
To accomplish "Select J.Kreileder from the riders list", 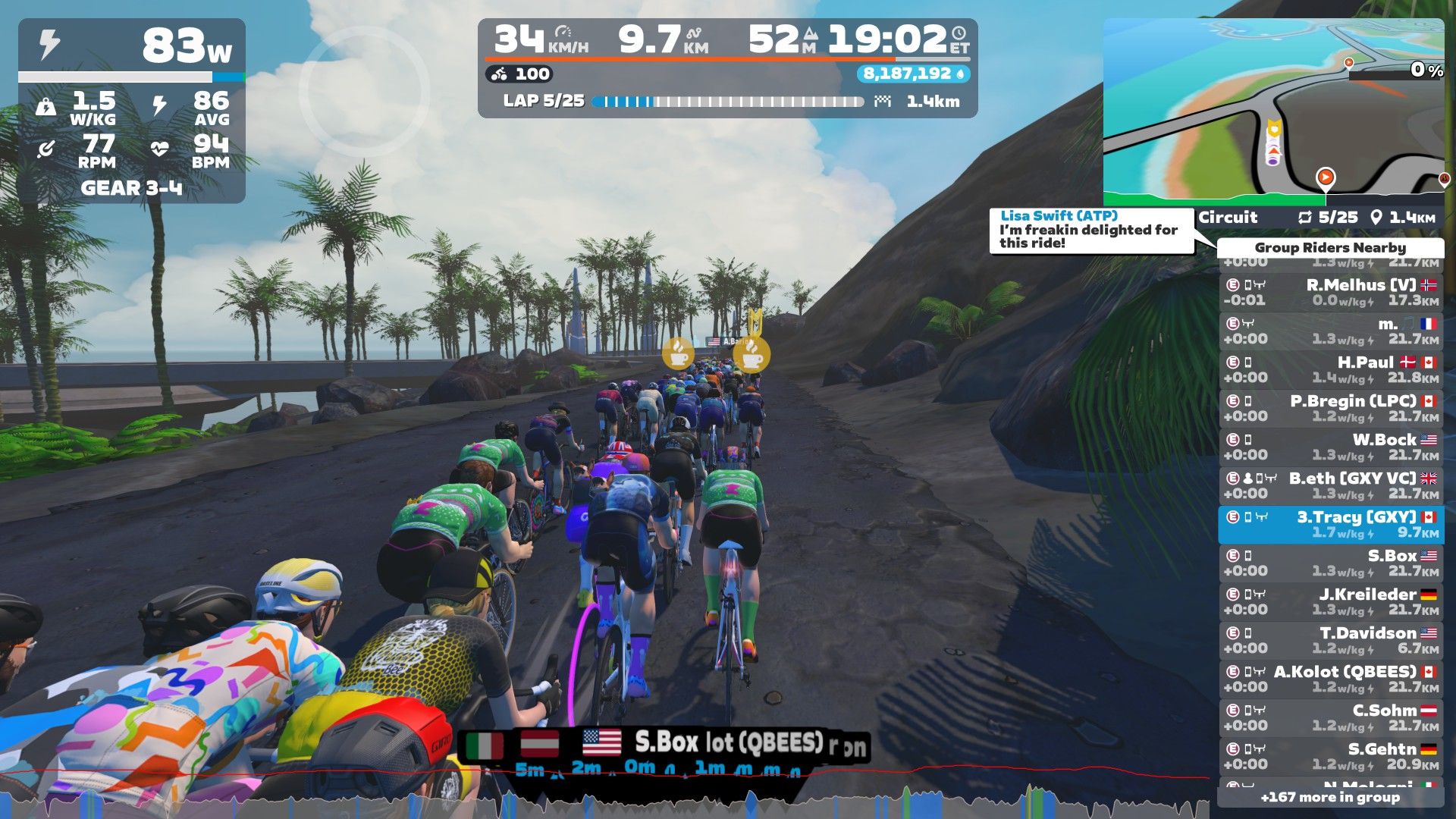I will click(1331, 602).
